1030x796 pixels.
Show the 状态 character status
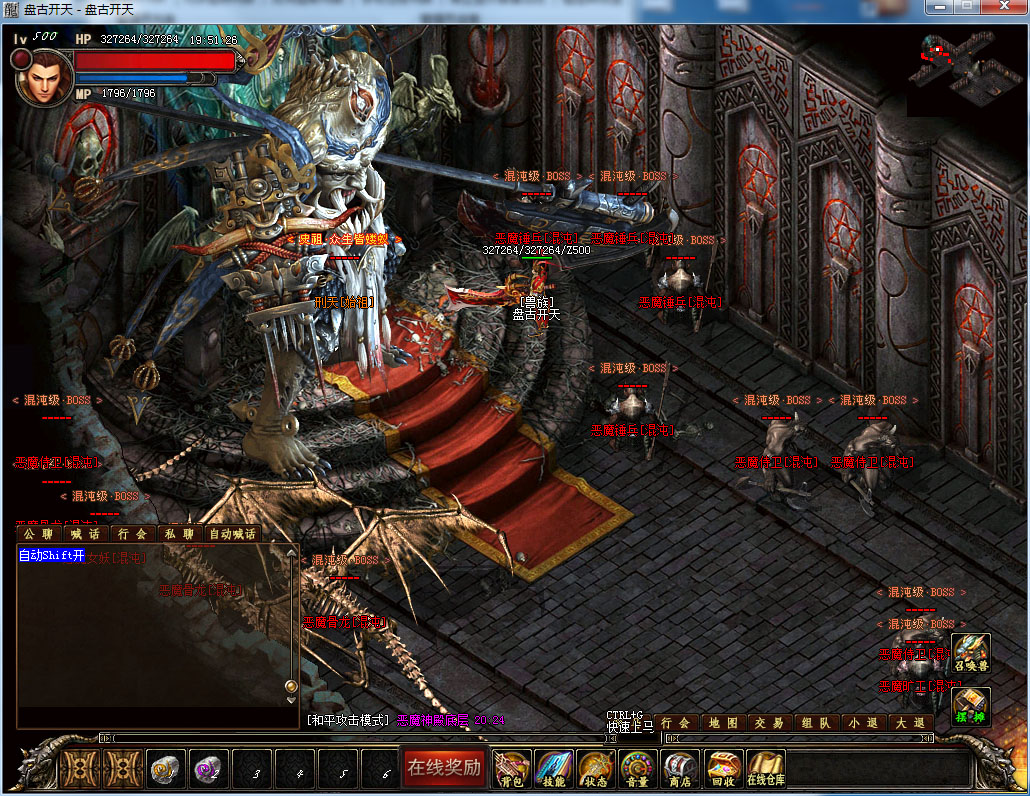(596, 769)
